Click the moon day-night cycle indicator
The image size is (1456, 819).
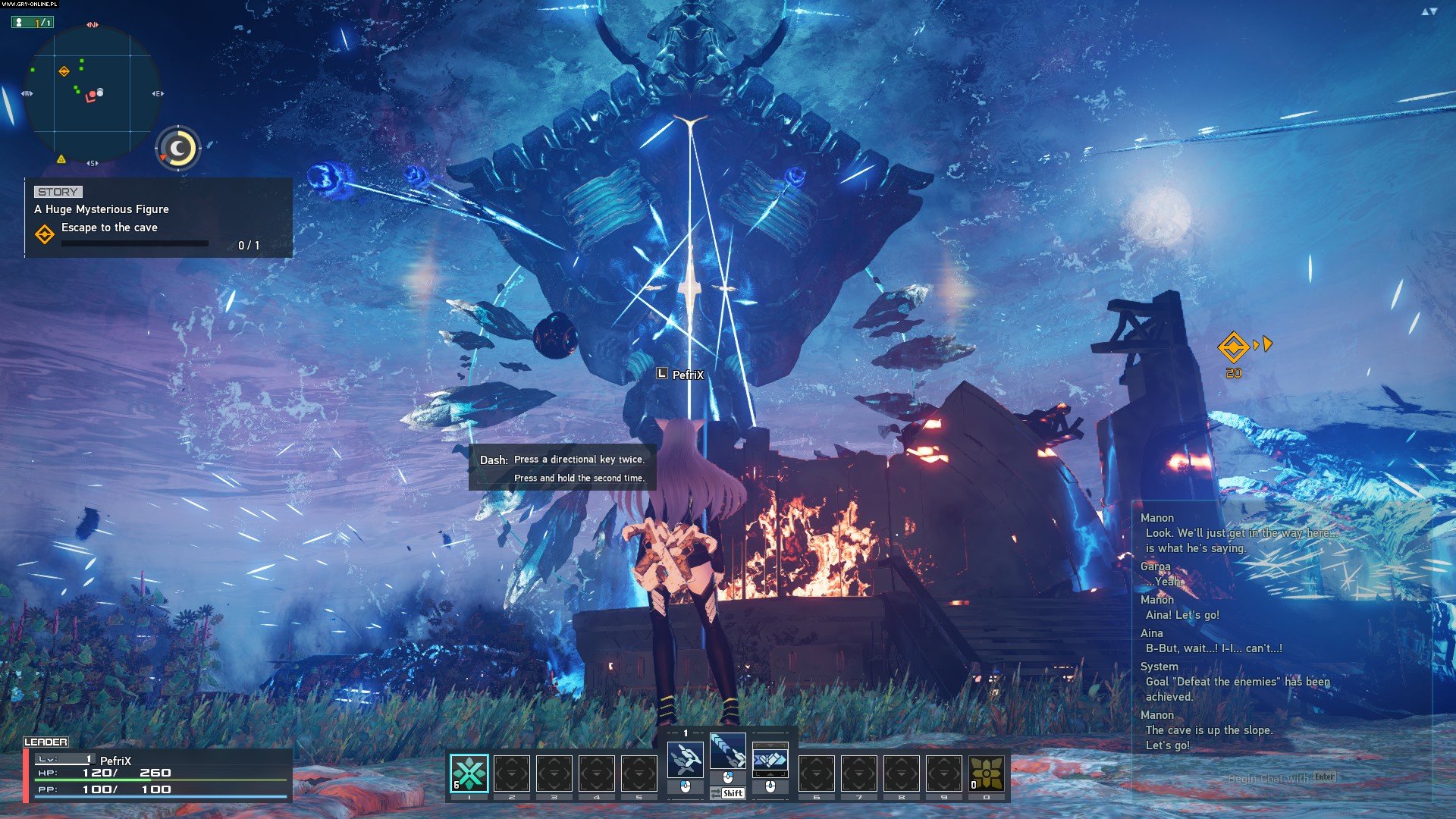coord(179,148)
